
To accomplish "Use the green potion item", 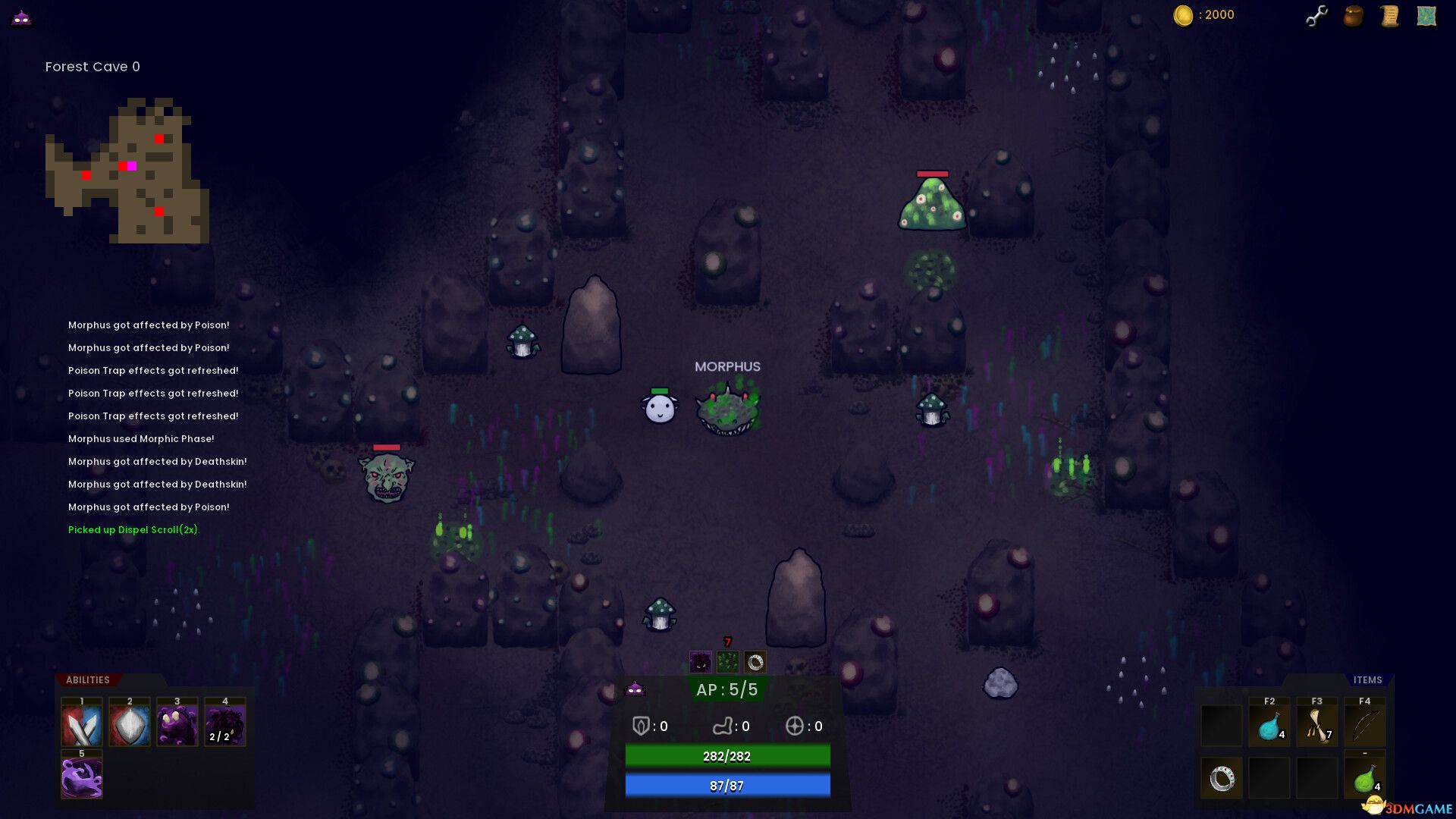I will (x=1365, y=778).
